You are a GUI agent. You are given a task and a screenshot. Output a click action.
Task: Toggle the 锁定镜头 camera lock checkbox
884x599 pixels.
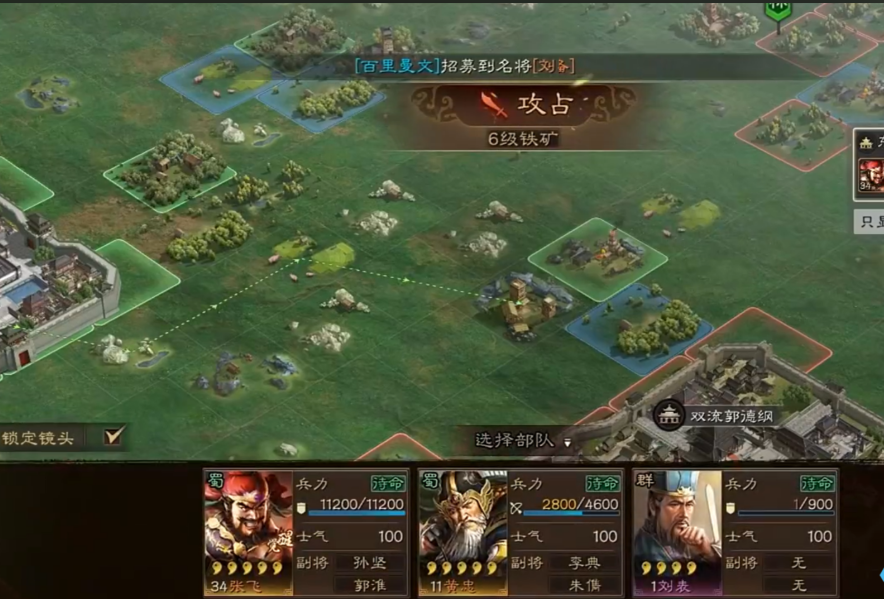pyautogui.click(x=114, y=435)
